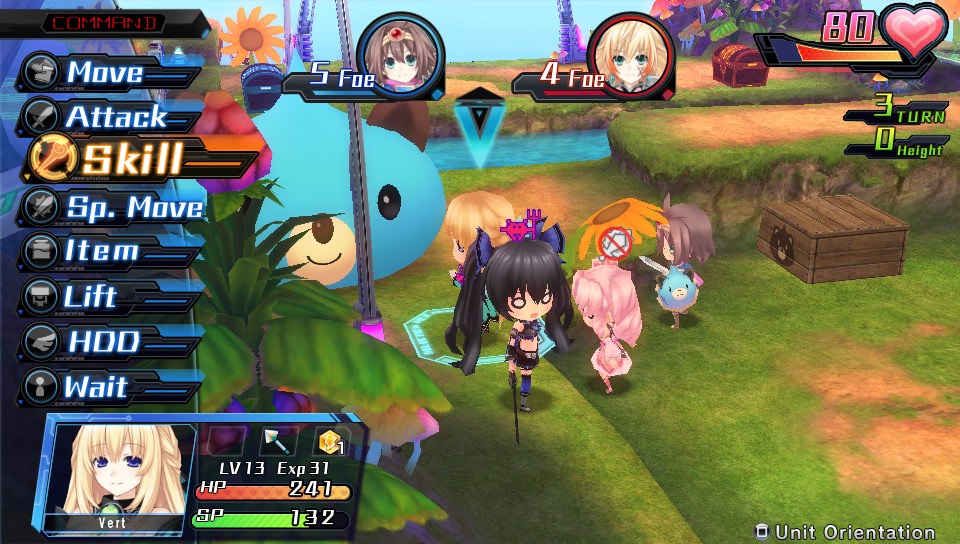Select the Sp. Move command
The height and width of the screenshot is (544, 960).
(x=133, y=207)
